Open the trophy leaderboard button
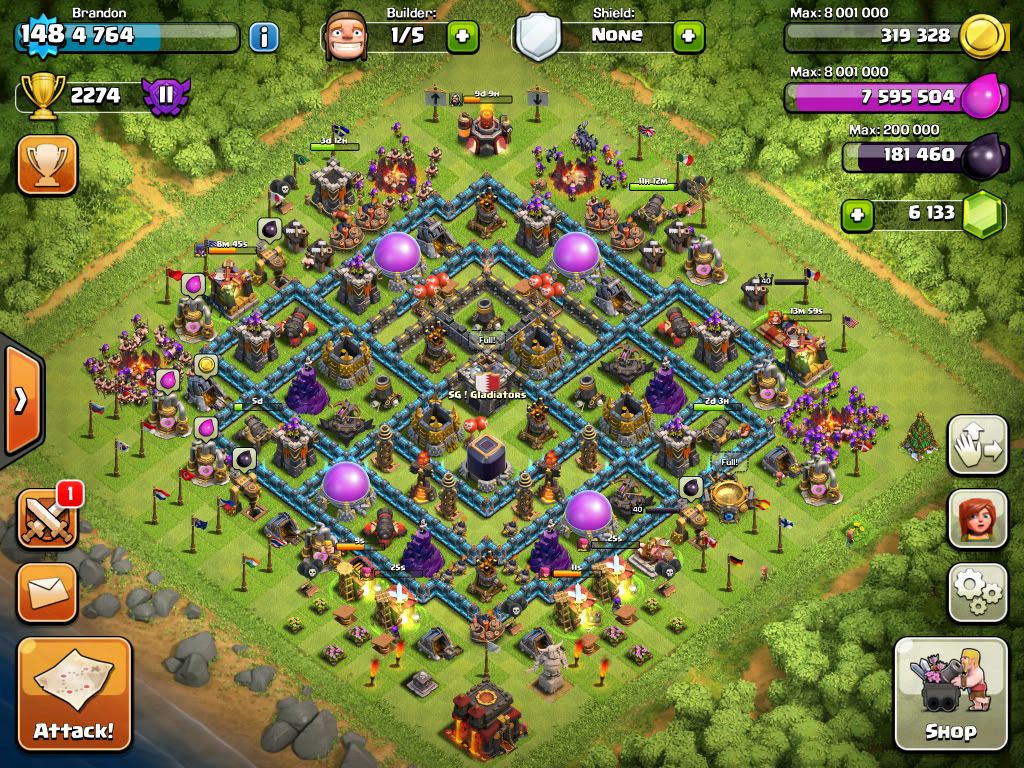The width and height of the screenshot is (1024, 768). 47,165
